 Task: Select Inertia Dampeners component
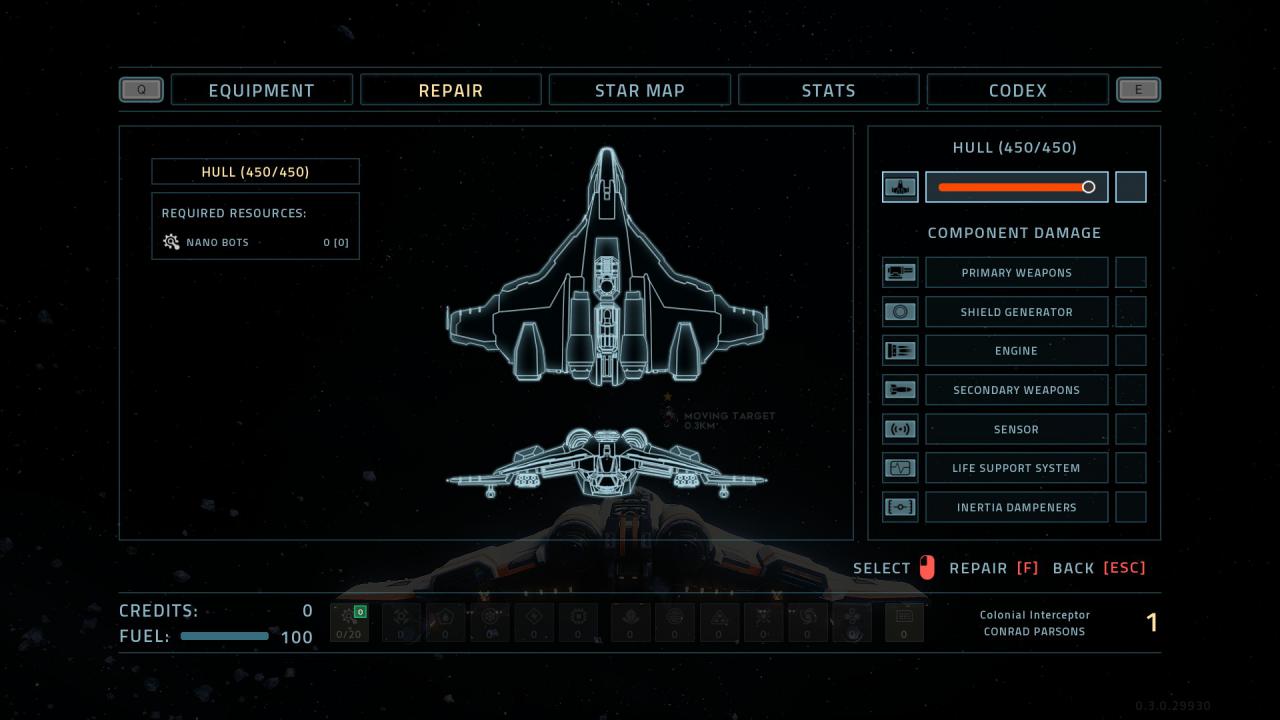point(1016,507)
